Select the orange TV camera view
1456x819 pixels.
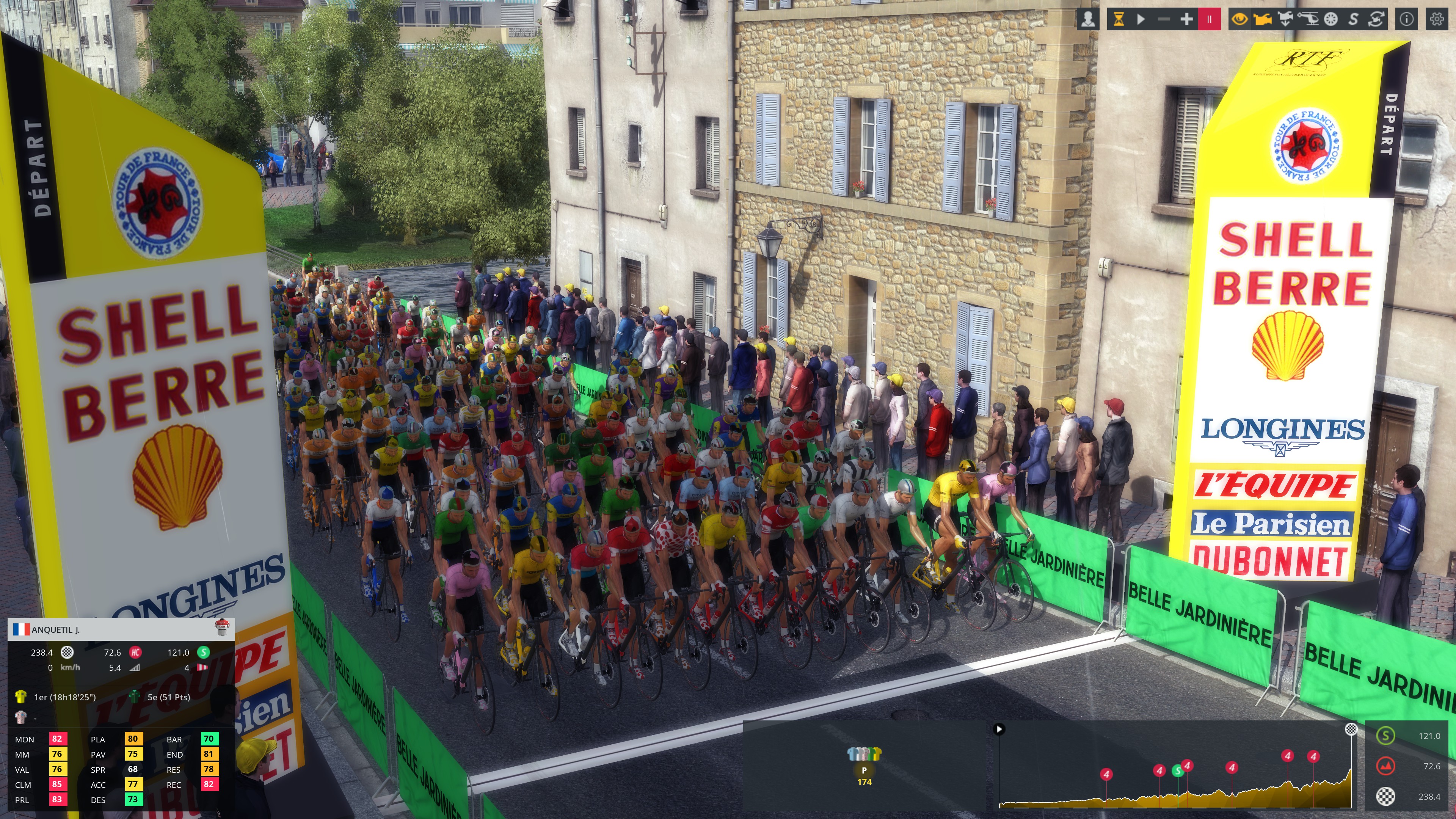point(1262,20)
